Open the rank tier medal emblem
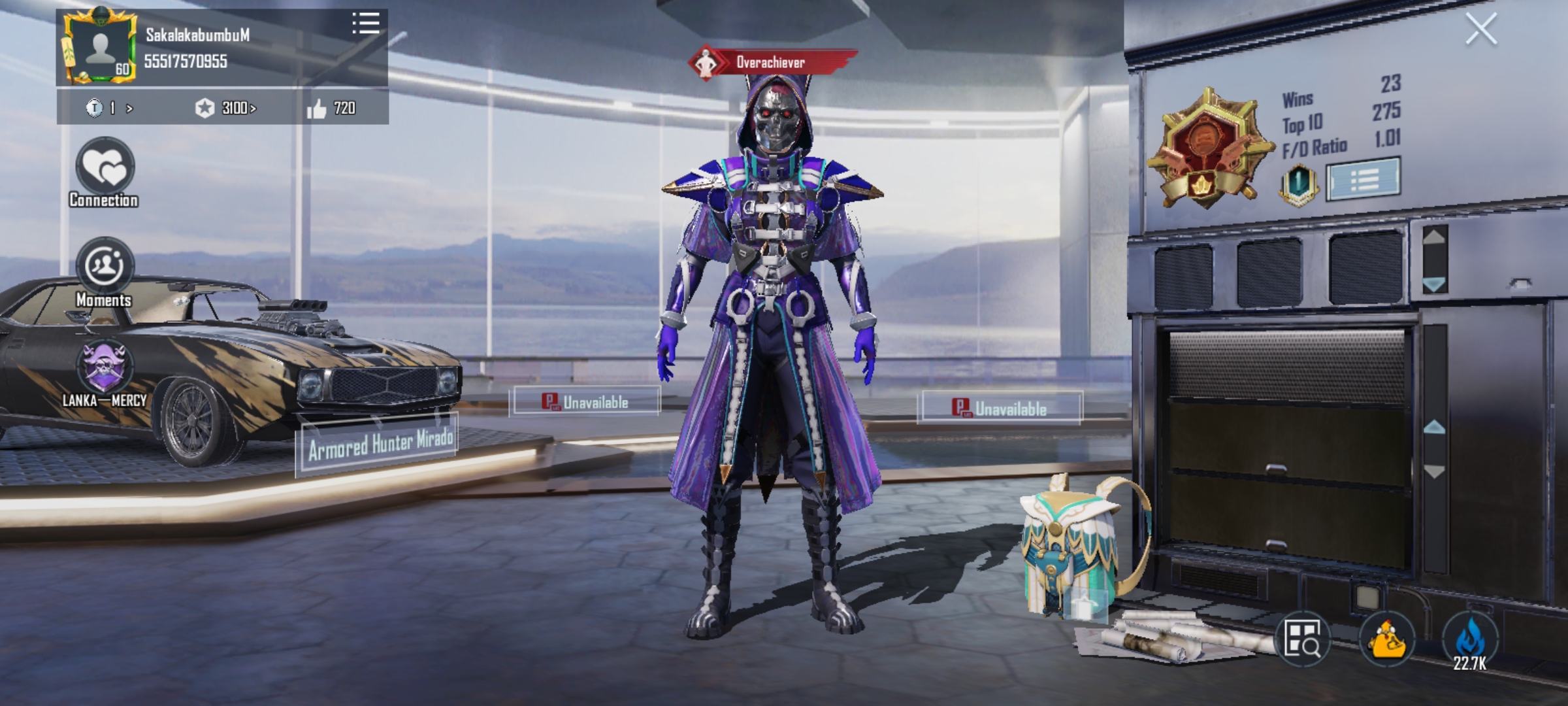Image resolution: width=1568 pixels, height=706 pixels. pos(1207,149)
